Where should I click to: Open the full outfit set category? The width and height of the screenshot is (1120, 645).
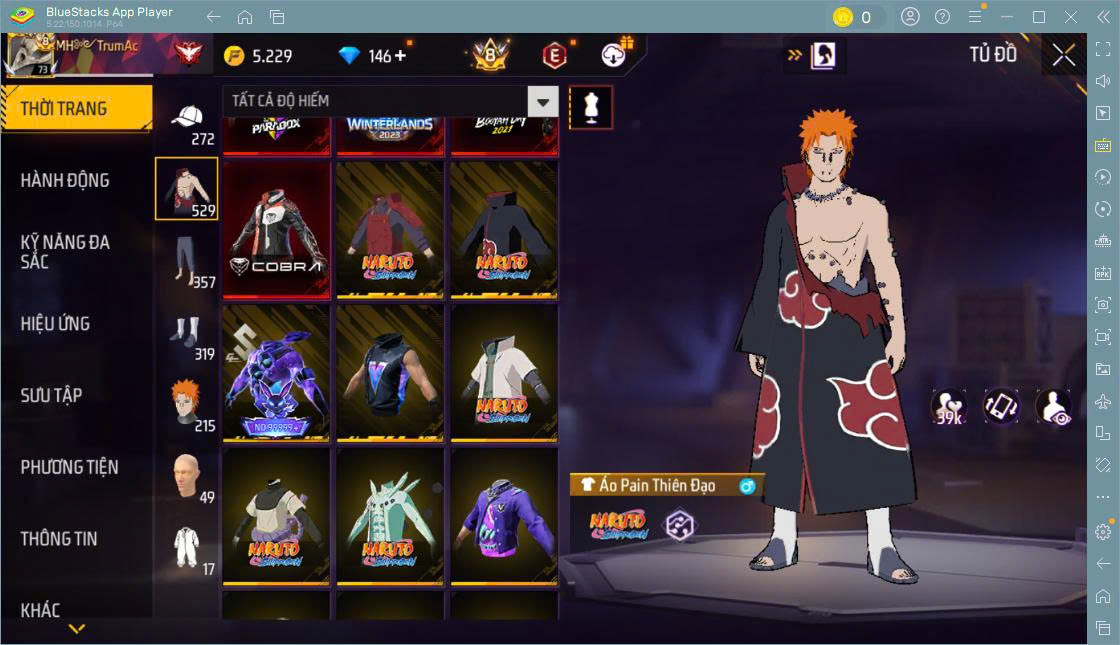pyautogui.click(x=186, y=549)
